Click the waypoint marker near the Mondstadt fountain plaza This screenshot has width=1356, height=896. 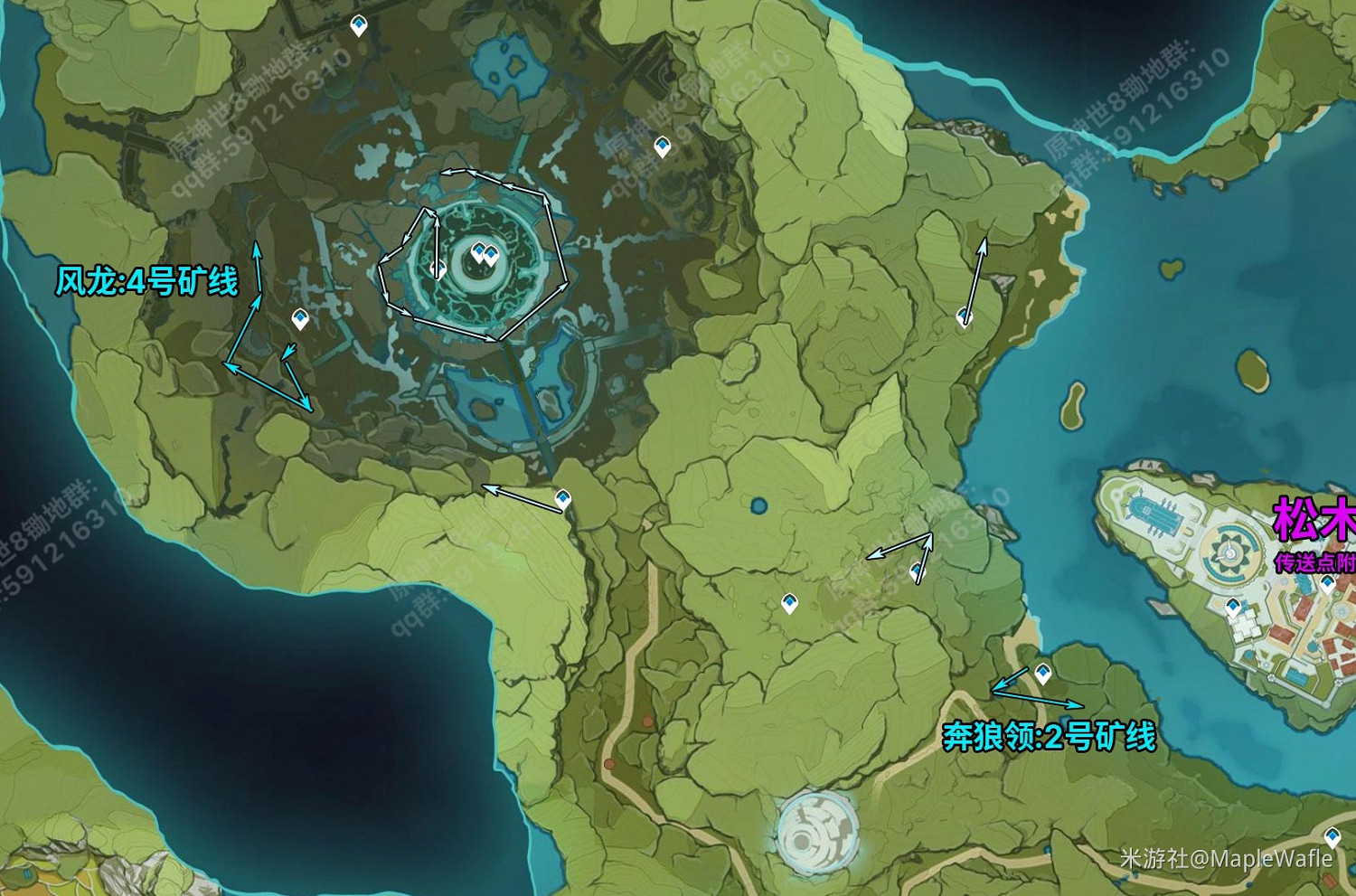point(1233,606)
